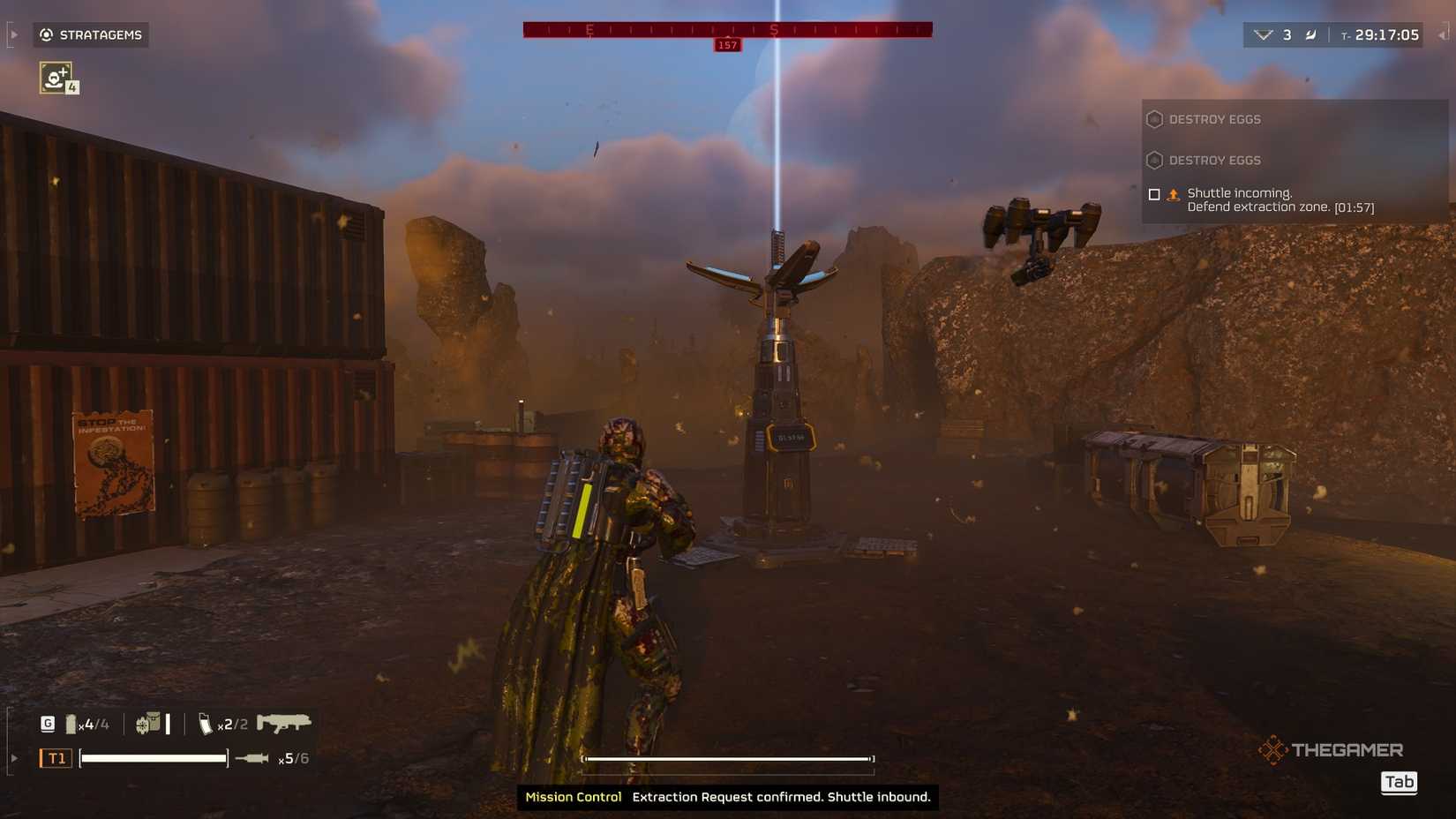Click the Stratagems hexagon icon

coord(44,34)
